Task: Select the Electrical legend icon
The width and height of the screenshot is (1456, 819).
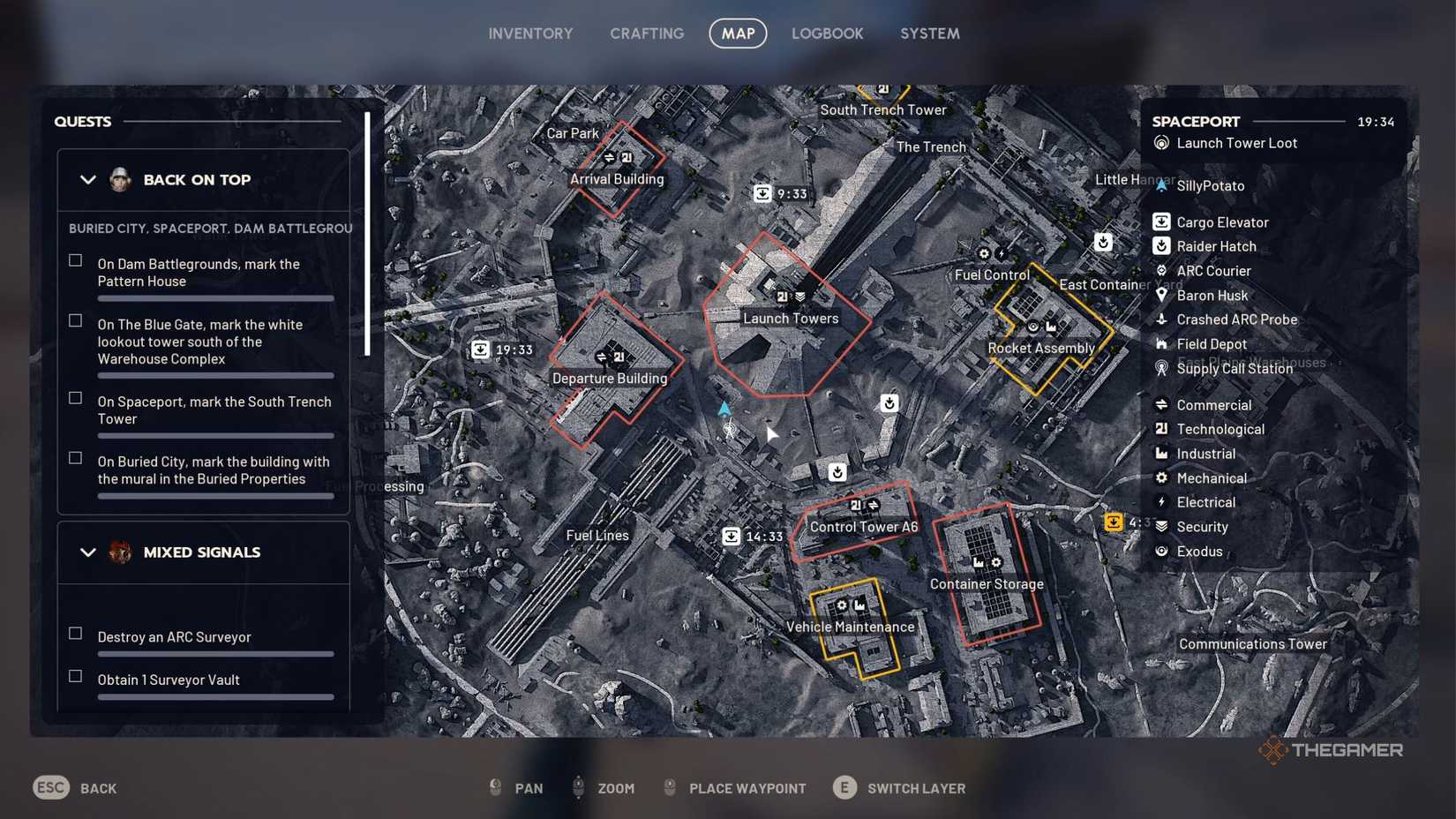Action: tap(1160, 501)
